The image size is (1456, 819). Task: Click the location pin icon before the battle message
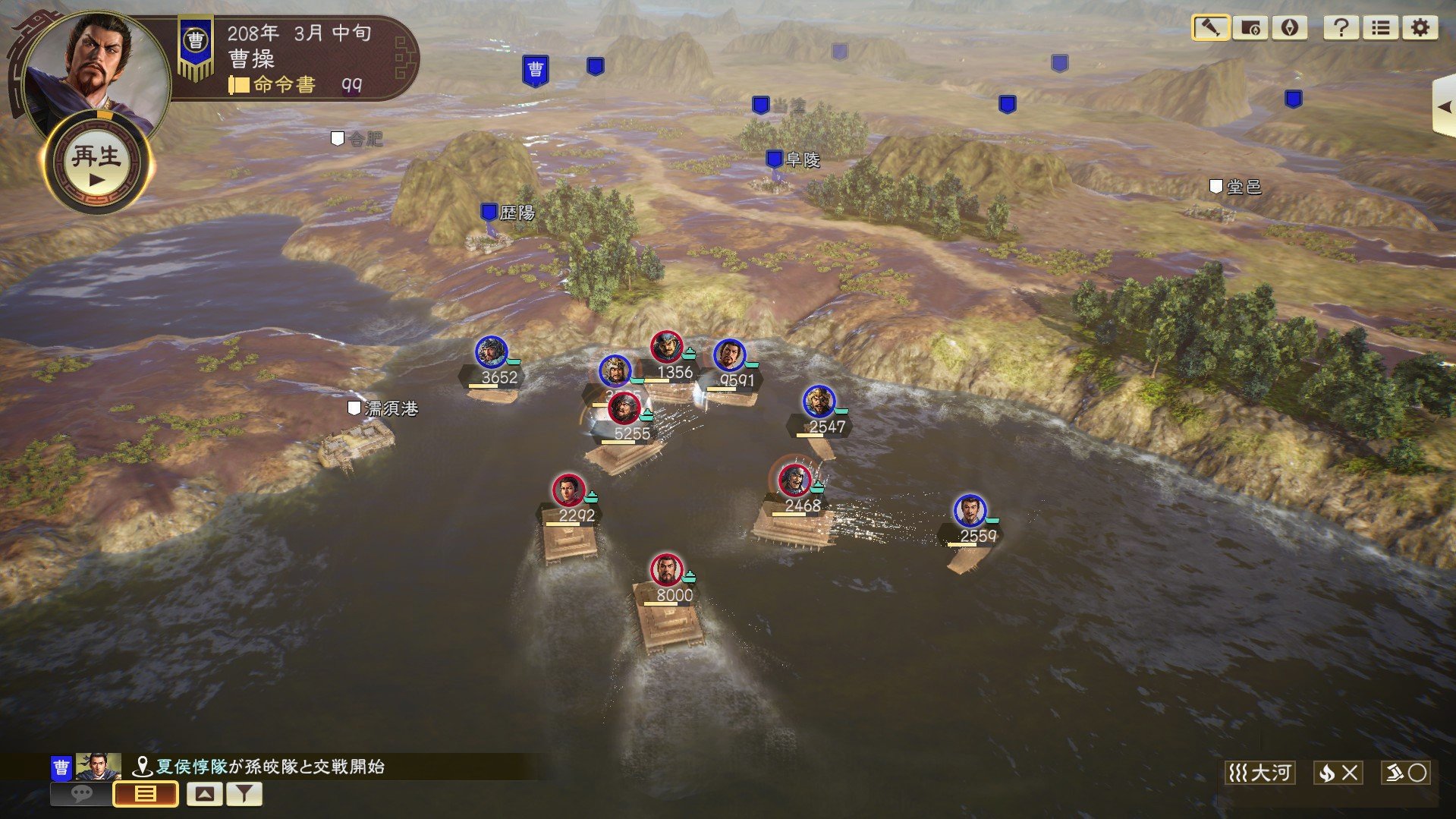tap(144, 766)
